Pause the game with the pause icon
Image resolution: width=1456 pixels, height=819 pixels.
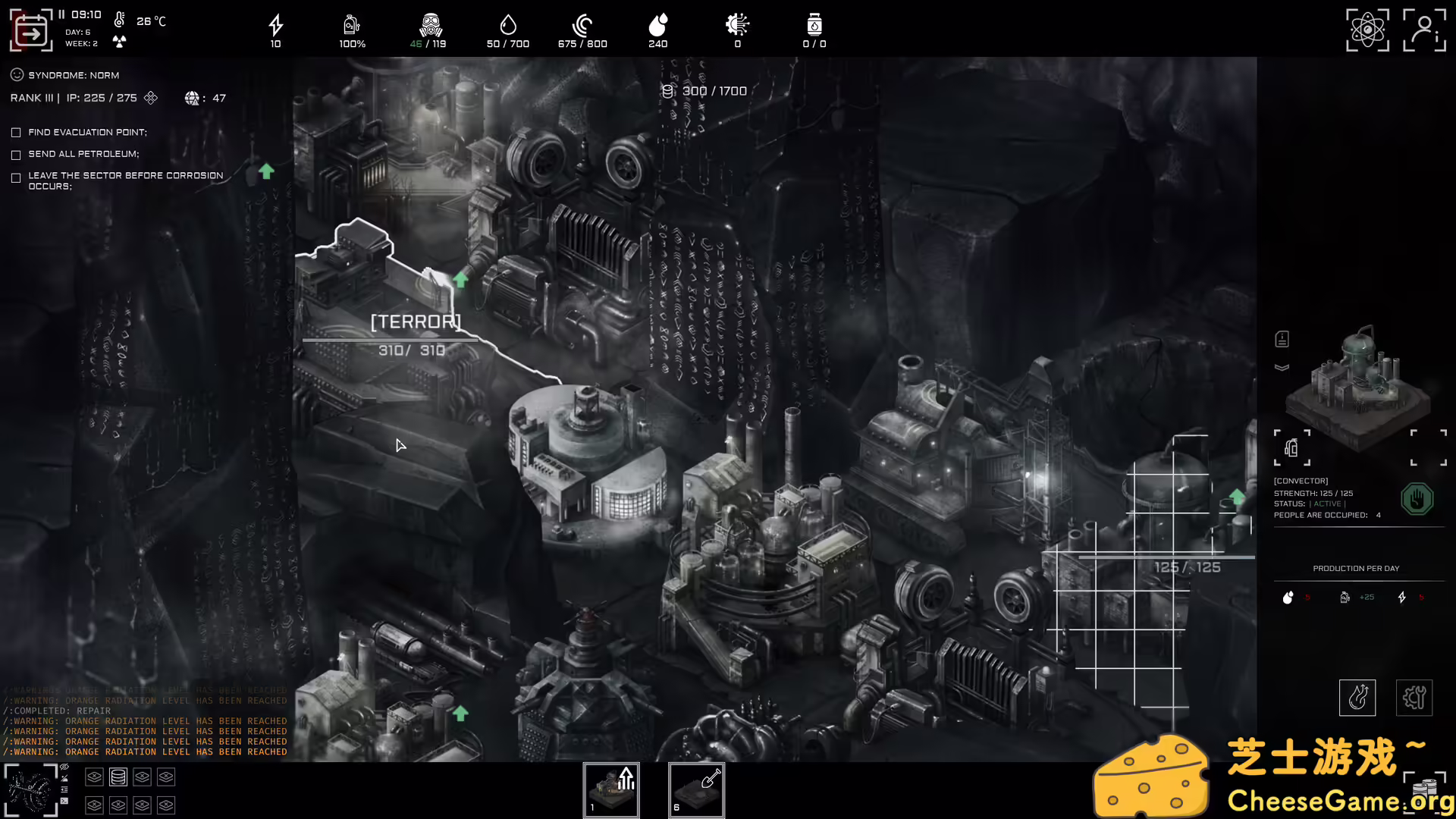tap(61, 13)
